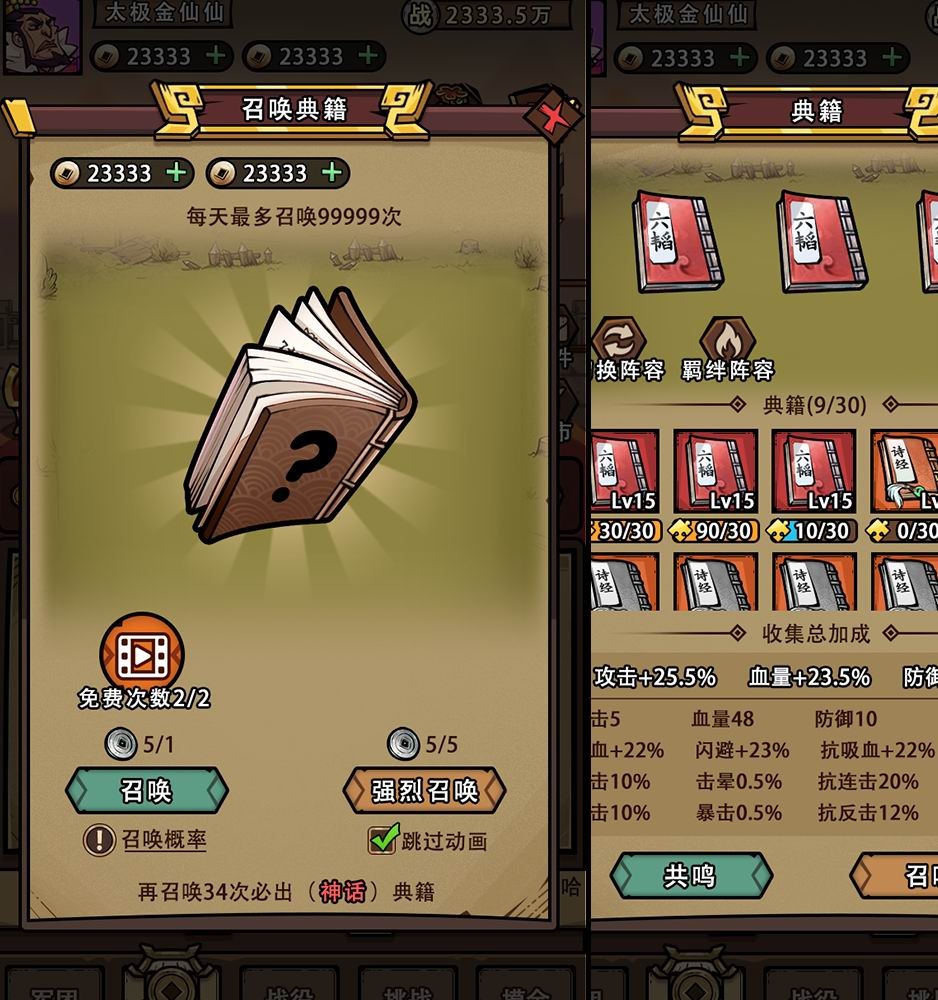Open the player avatar portrait
938x1000 pixels.
coord(42,35)
